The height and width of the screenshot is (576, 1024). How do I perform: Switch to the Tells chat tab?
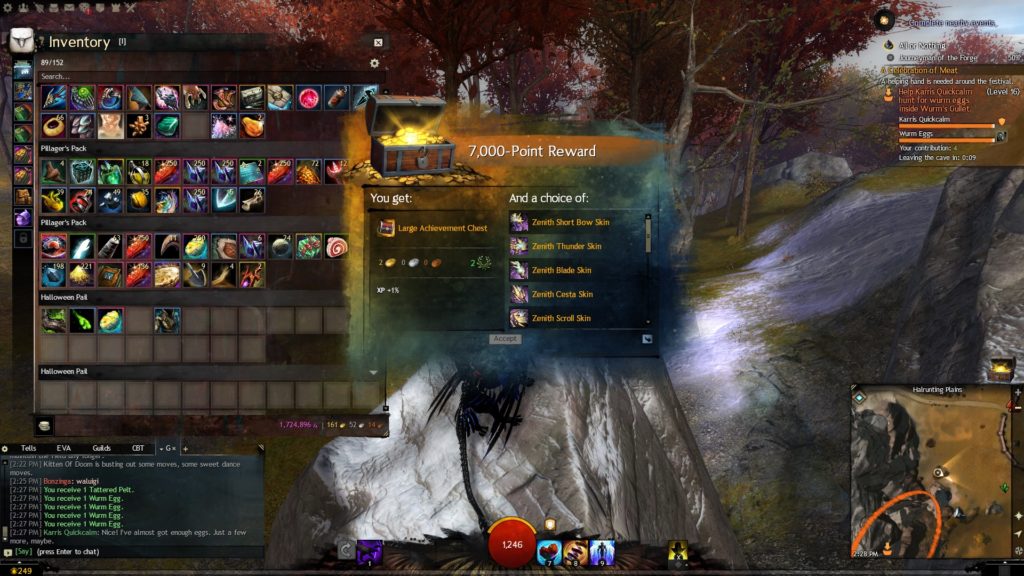pyautogui.click(x=28, y=448)
